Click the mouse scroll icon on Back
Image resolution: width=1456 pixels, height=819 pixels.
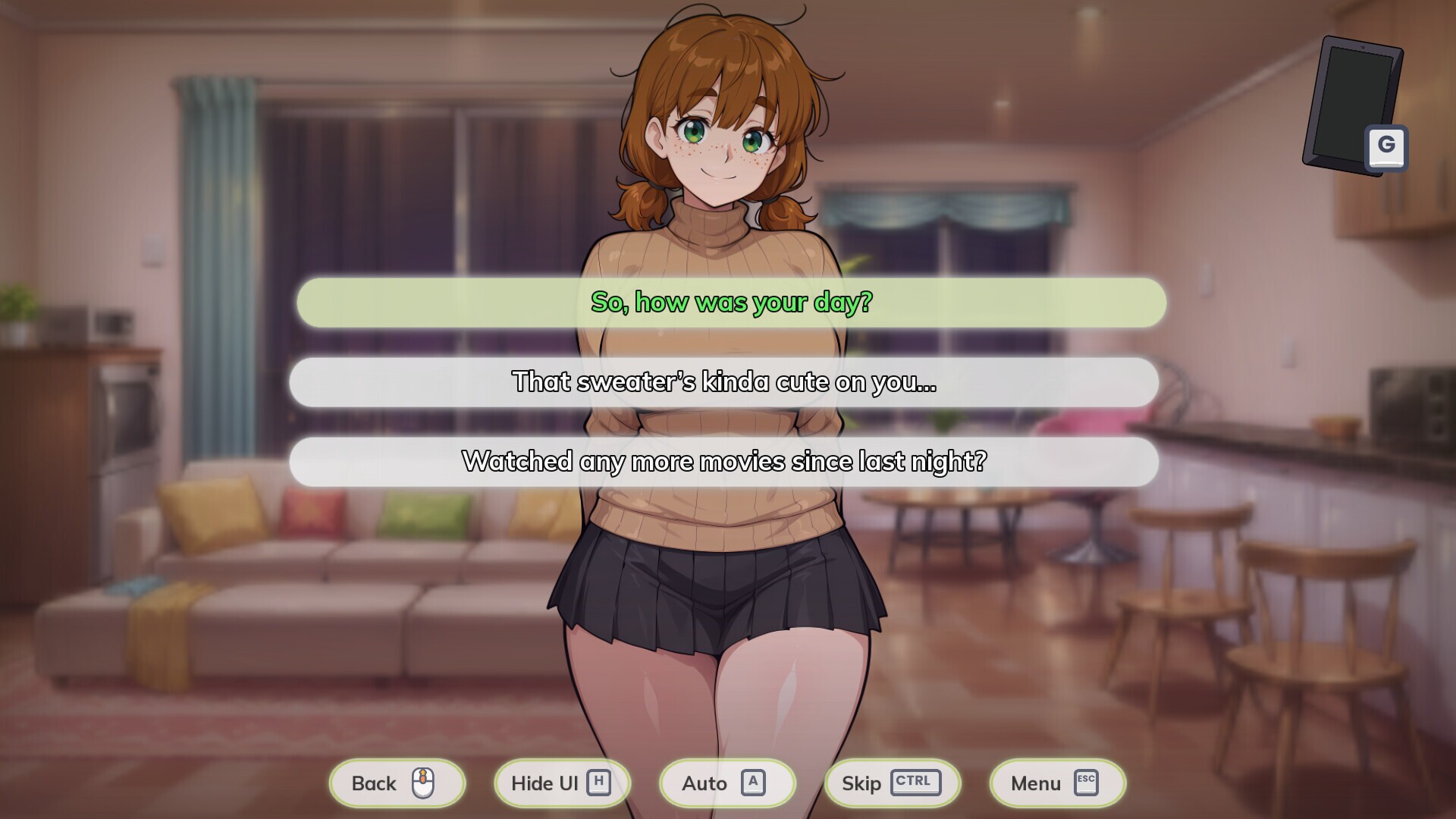tap(424, 783)
